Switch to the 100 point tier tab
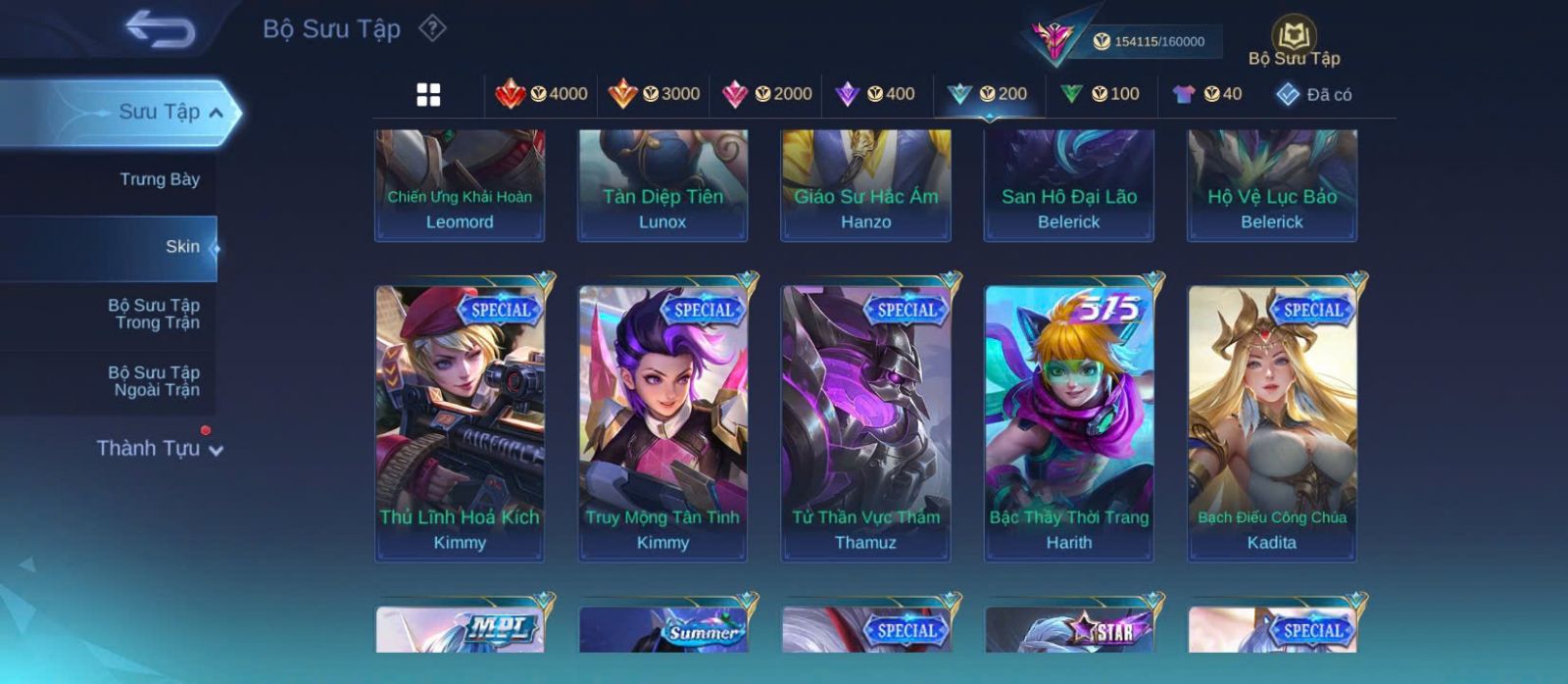Image resolution: width=1568 pixels, height=684 pixels. [1100, 94]
